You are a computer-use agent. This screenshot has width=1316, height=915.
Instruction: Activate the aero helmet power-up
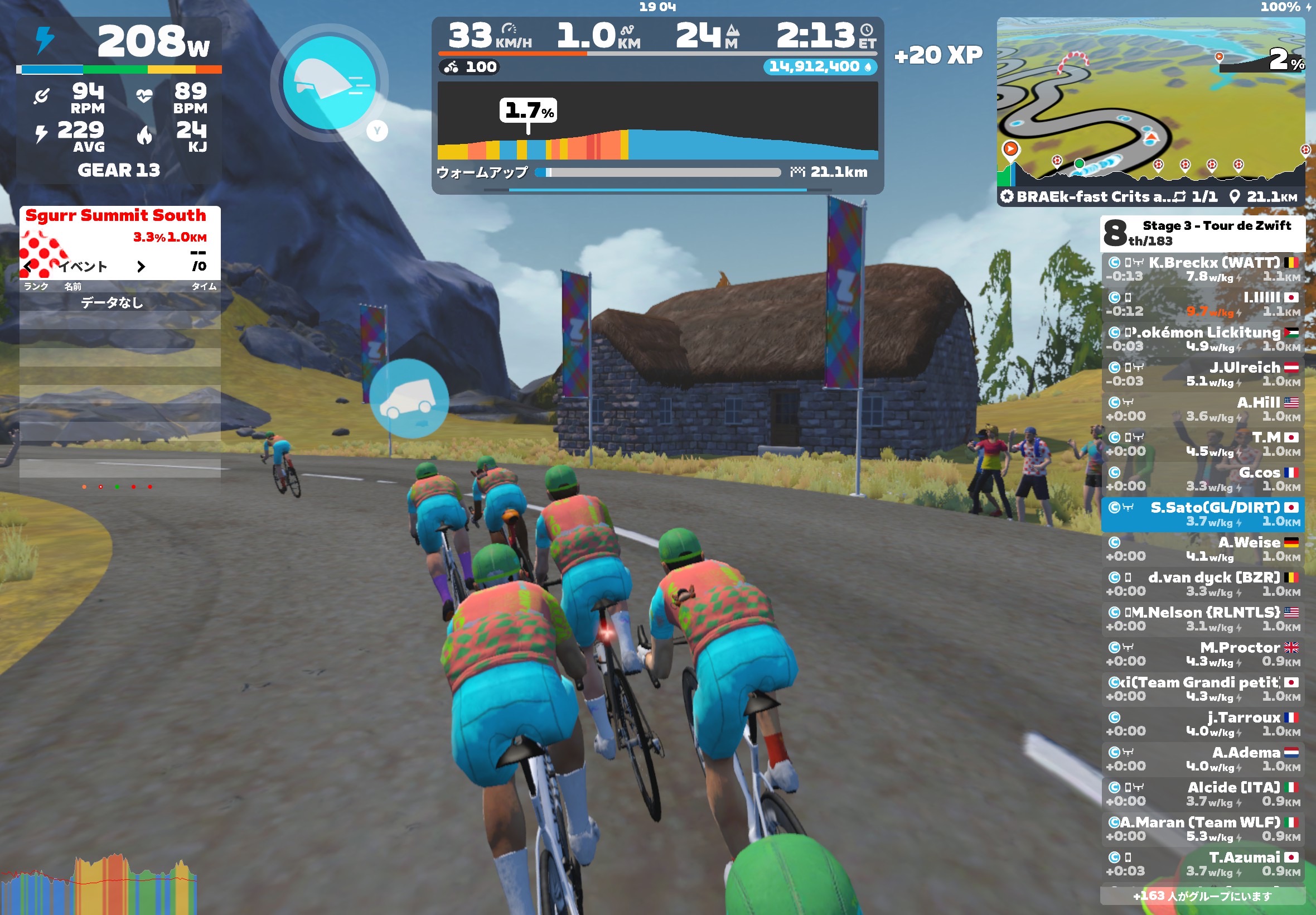click(329, 83)
